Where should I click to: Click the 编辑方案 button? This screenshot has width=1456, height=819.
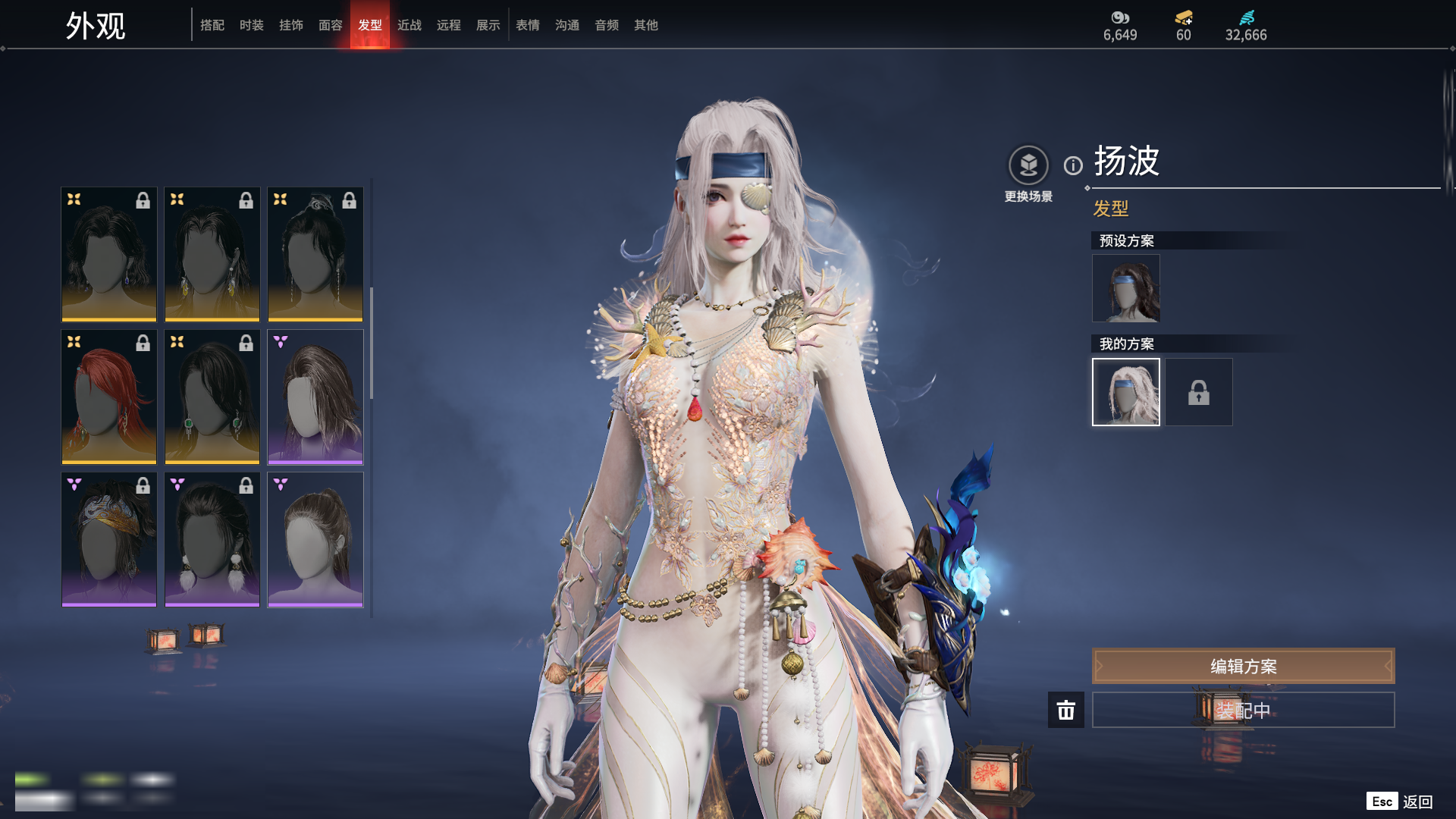click(x=1243, y=666)
